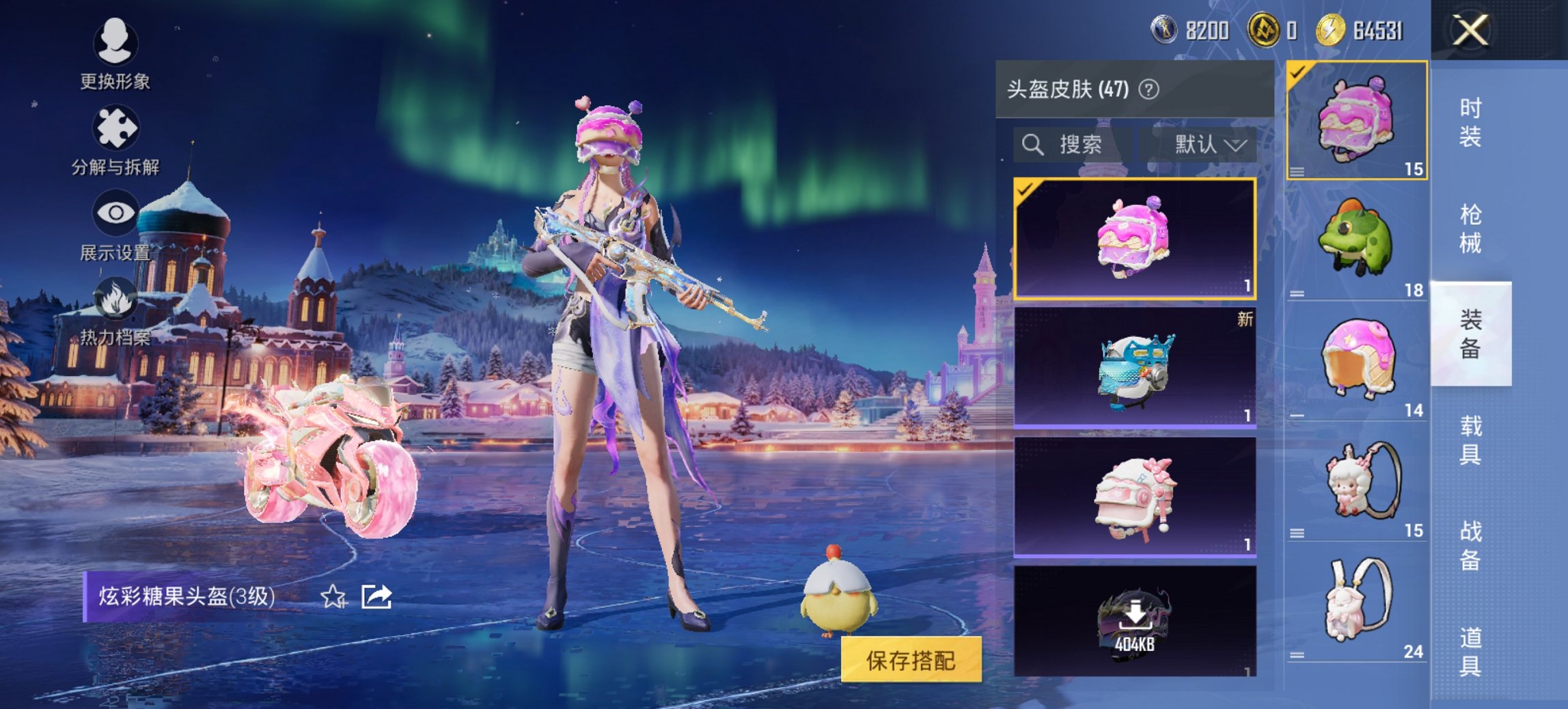
Task: Open 更换形象 (change avatar) in left sidebar
Action: [x=116, y=42]
